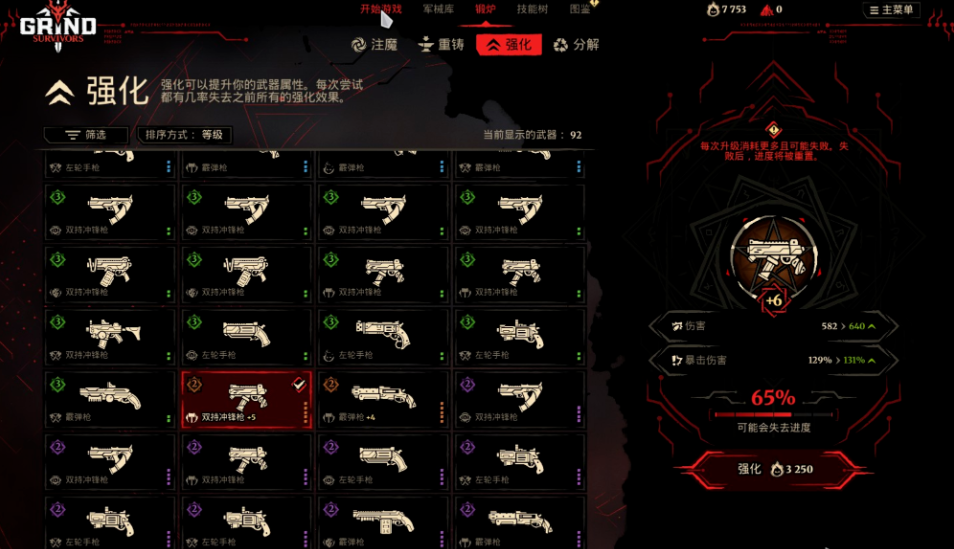954x549 pixels.
Task: Open the 开始游戏 (Start Game) tab
Action: coord(381,9)
